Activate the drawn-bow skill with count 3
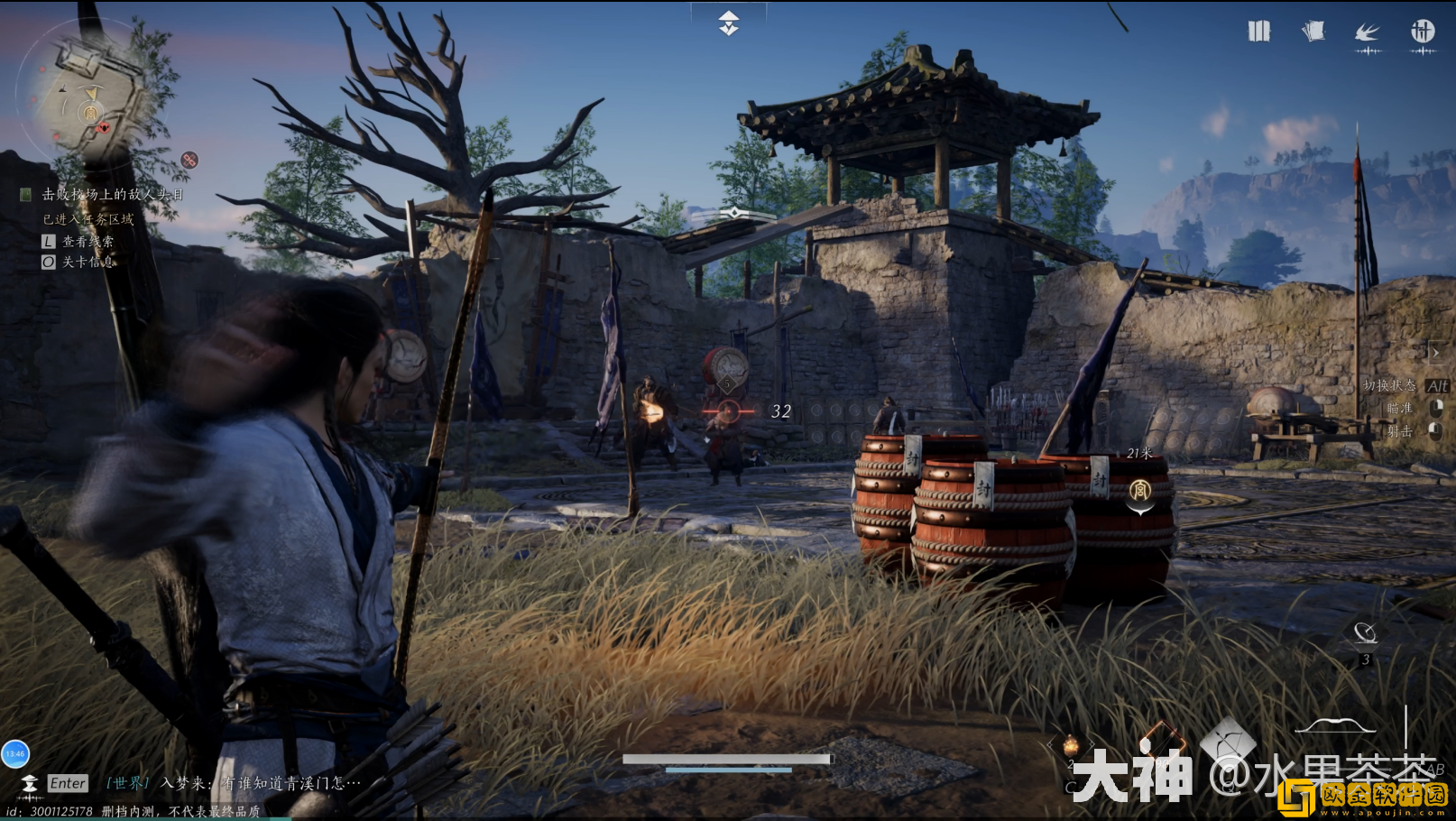Screen dimensions: 1456x821 pyautogui.click(x=1365, y=633)
